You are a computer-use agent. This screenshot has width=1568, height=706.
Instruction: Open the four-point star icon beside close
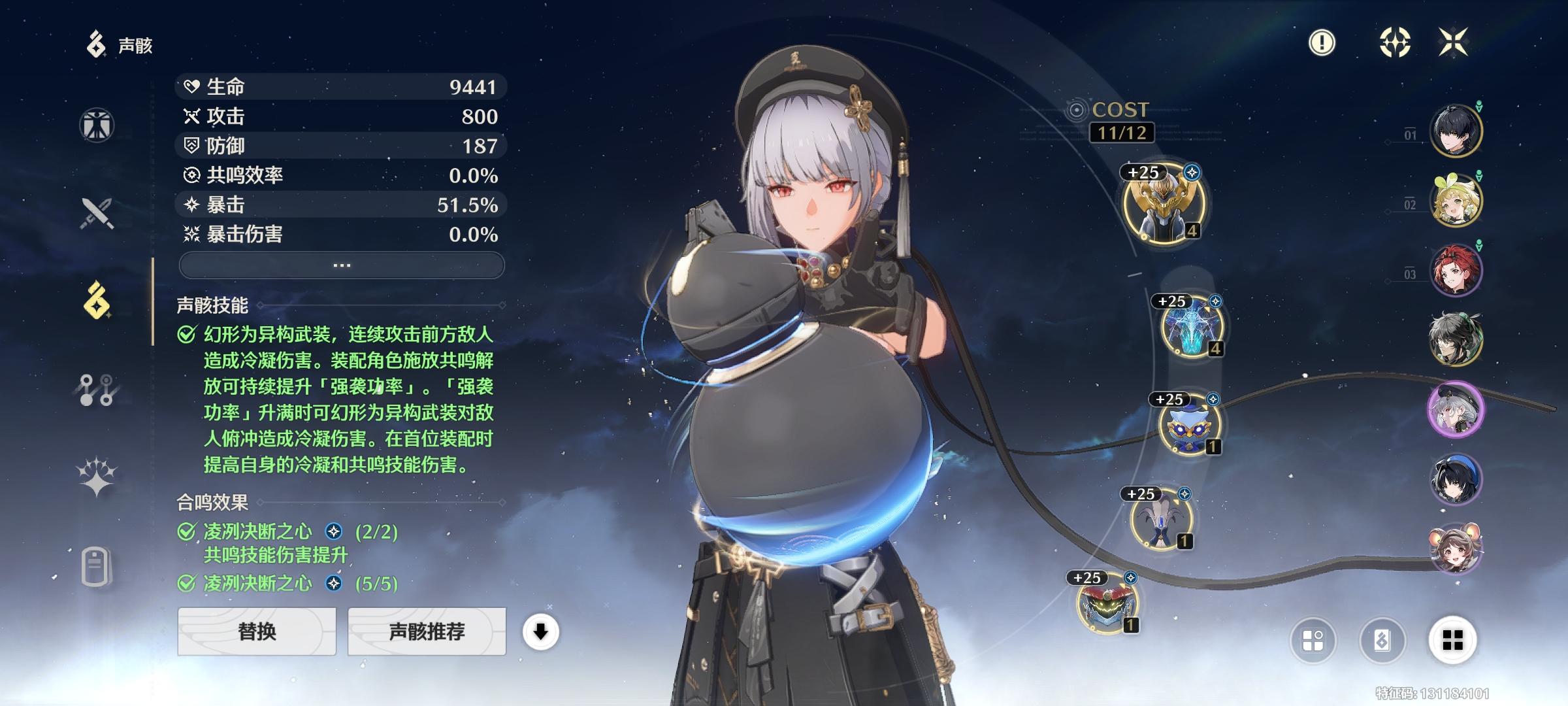1395,43
